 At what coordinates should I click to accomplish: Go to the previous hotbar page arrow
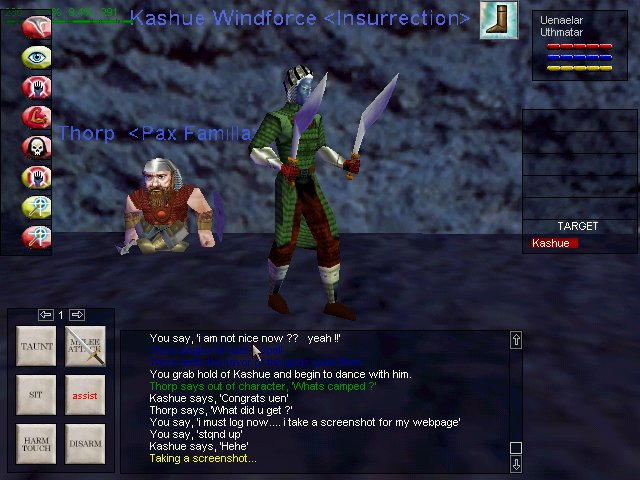(45, 315)
